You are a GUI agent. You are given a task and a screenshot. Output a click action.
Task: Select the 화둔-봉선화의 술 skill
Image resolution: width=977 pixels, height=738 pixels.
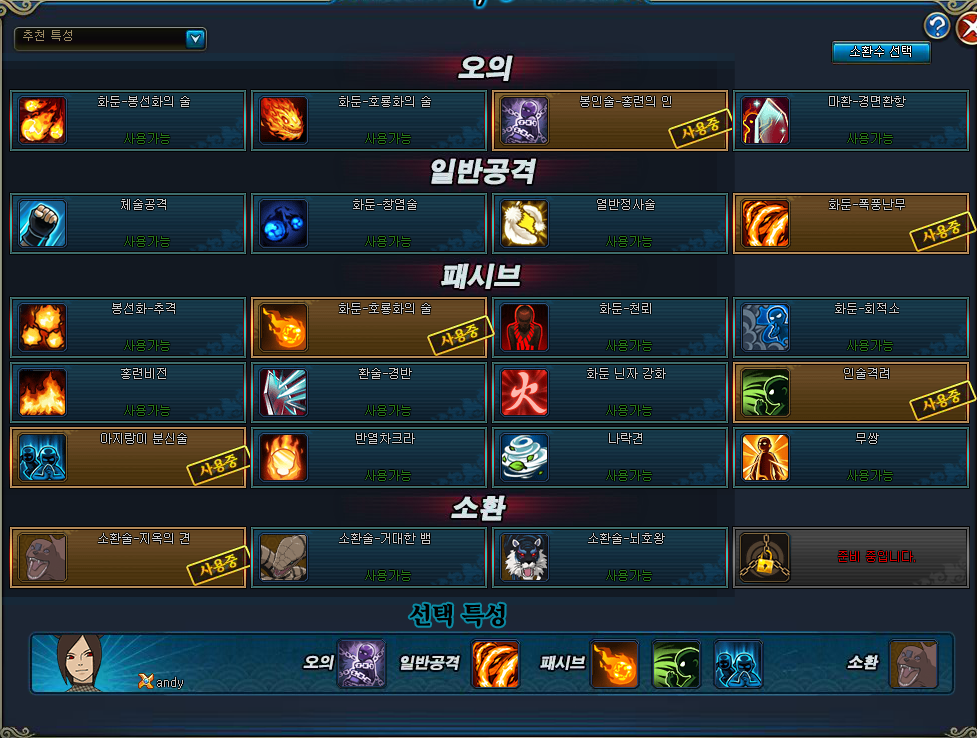128,121
